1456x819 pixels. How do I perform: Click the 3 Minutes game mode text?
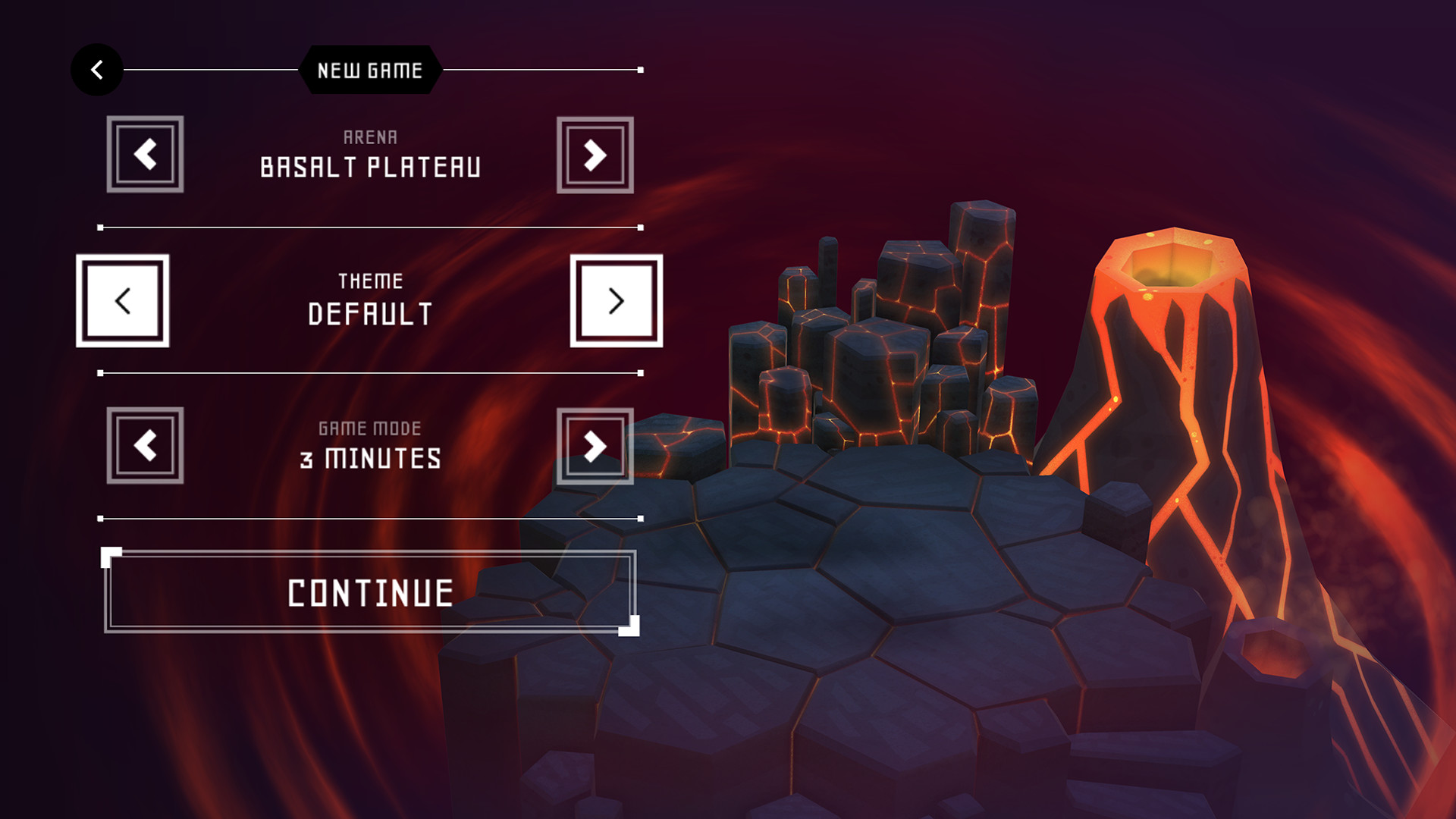[371, 457]
